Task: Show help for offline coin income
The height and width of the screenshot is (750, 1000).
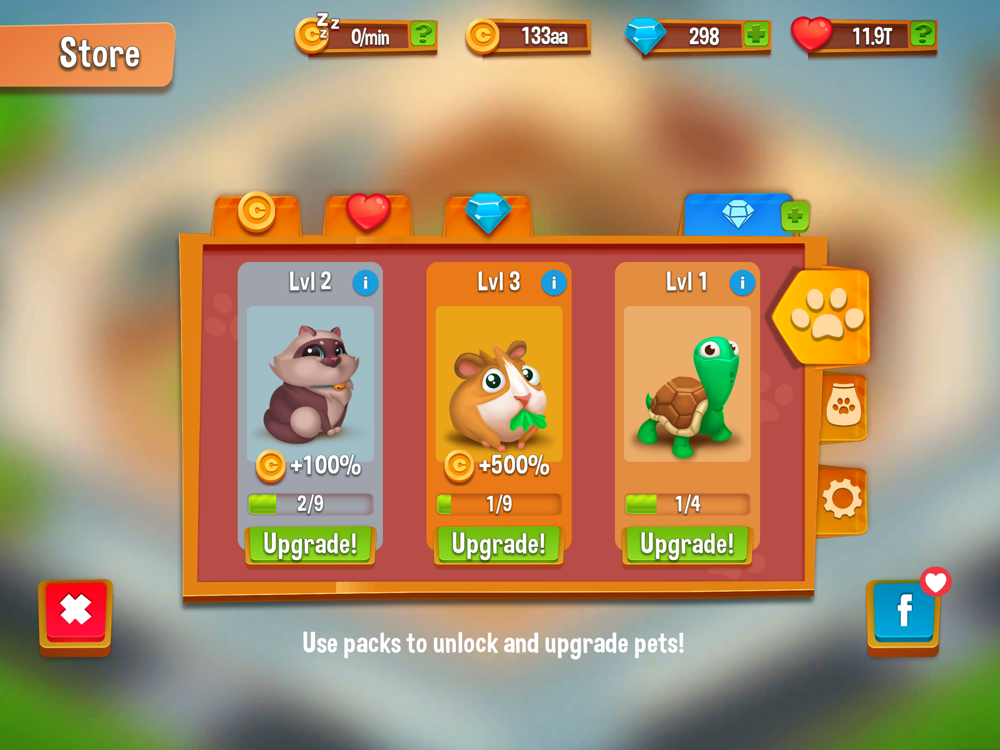Action: point(423,36)
